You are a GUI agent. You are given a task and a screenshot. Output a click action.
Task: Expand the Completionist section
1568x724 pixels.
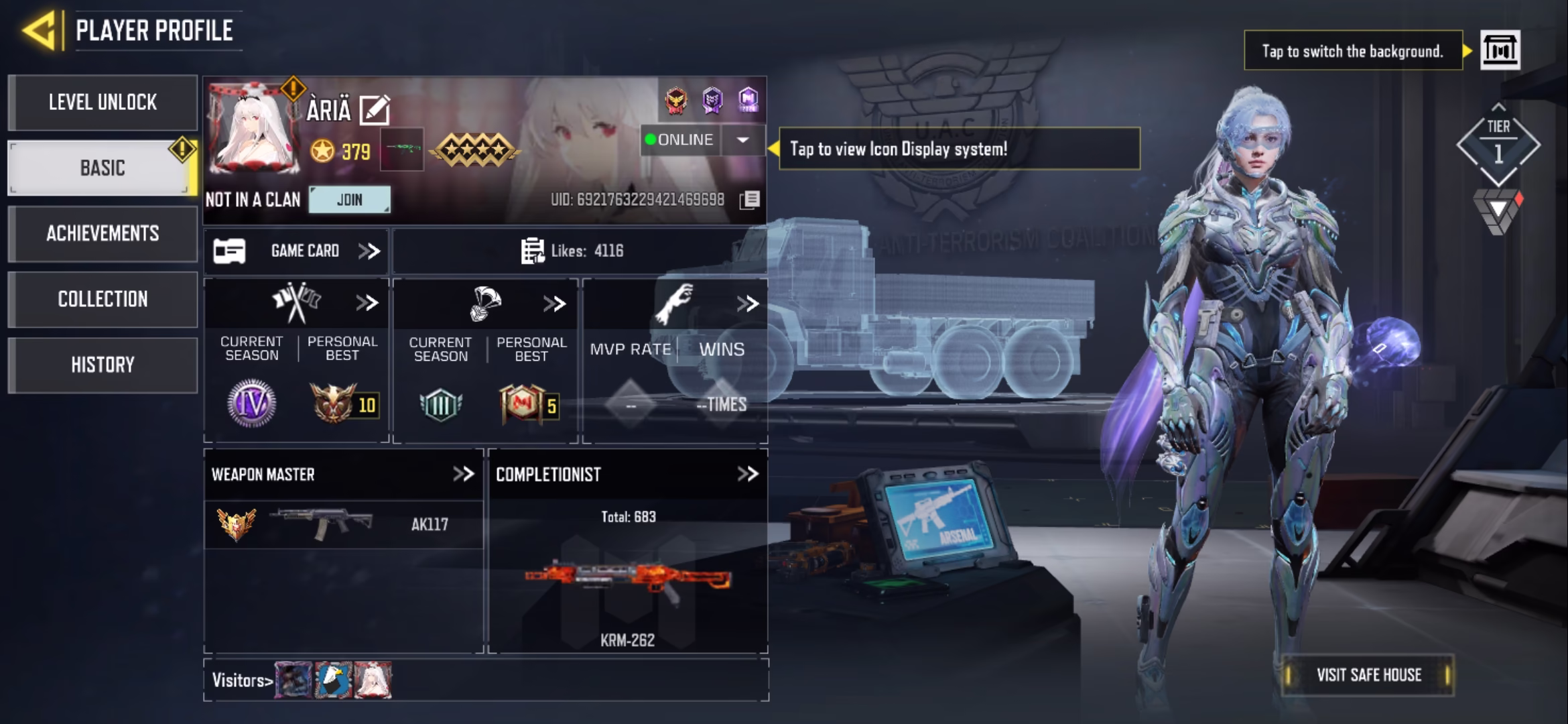click(x=747, y=475)
